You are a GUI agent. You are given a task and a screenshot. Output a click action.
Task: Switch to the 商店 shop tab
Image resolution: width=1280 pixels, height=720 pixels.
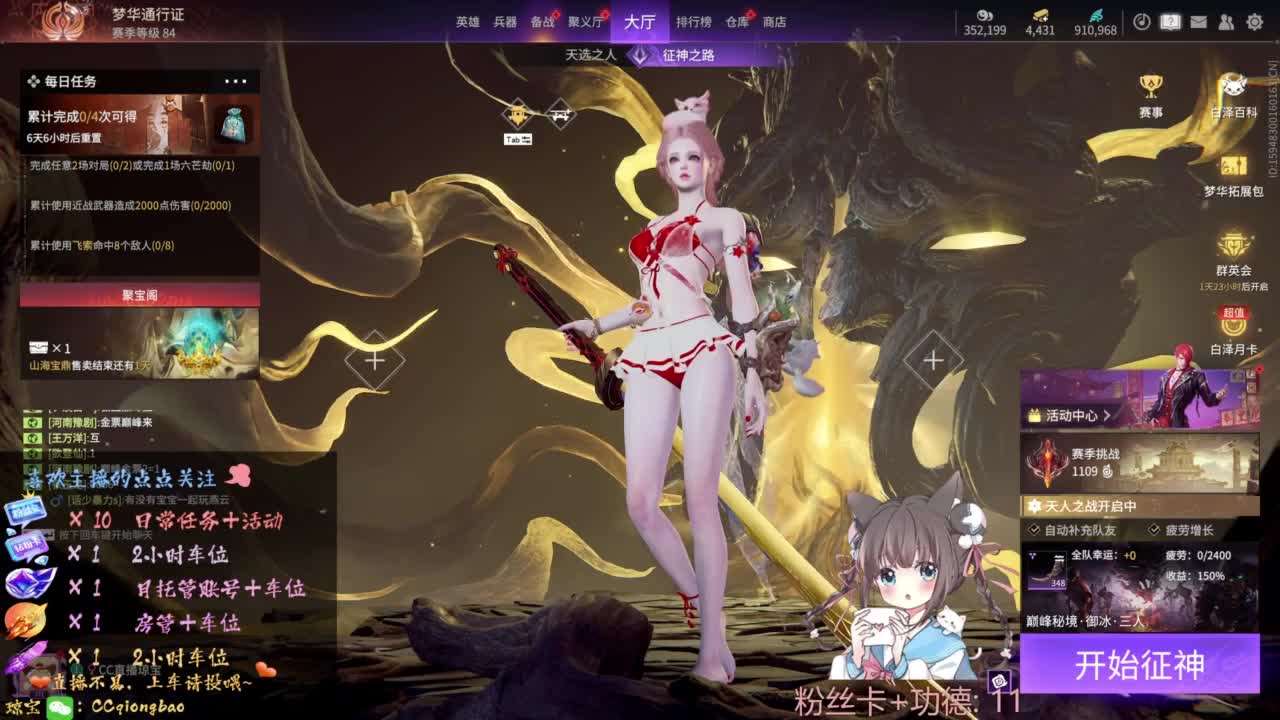pyautogui.click(x=773, y=20)
